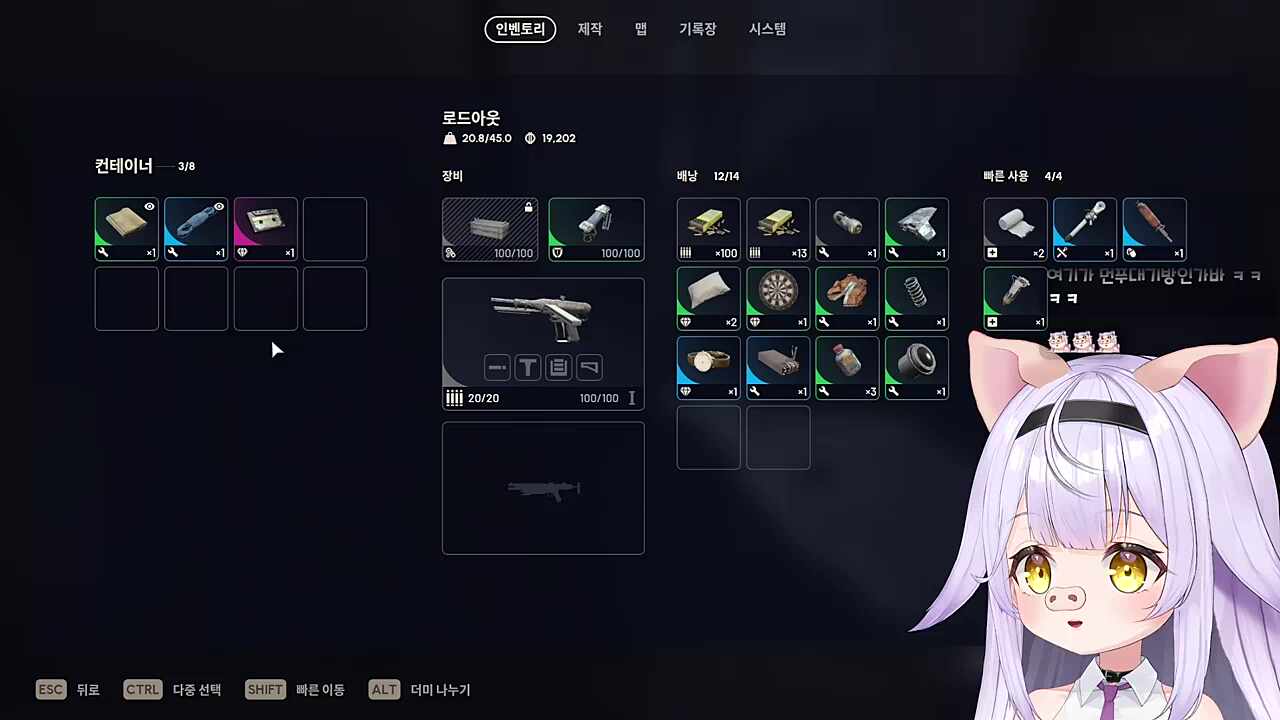Screen dimensions: 1280x720
Task: Click the ALT 더미 나누기 option
Action: [420, 689]
